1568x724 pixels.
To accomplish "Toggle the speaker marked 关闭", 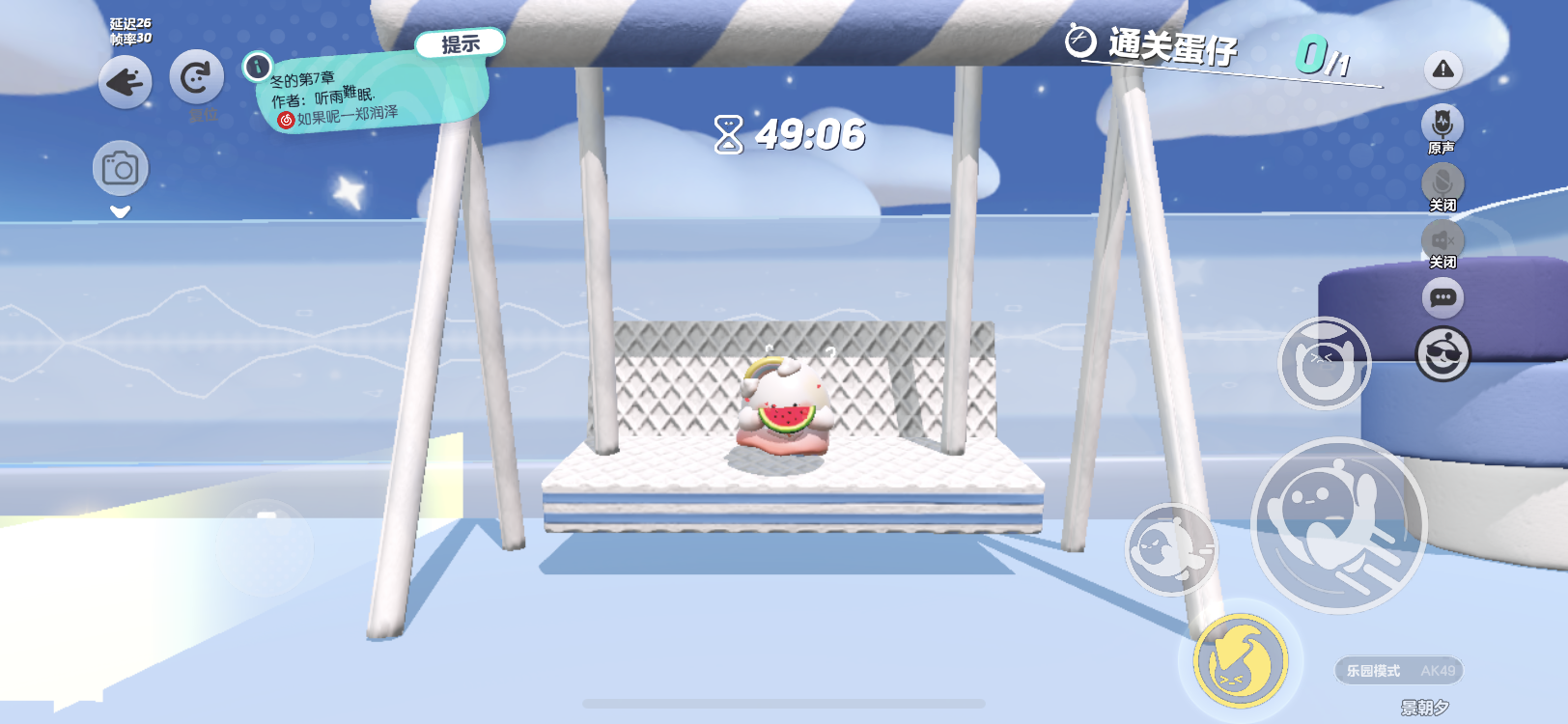I will tap(1442, 239).
